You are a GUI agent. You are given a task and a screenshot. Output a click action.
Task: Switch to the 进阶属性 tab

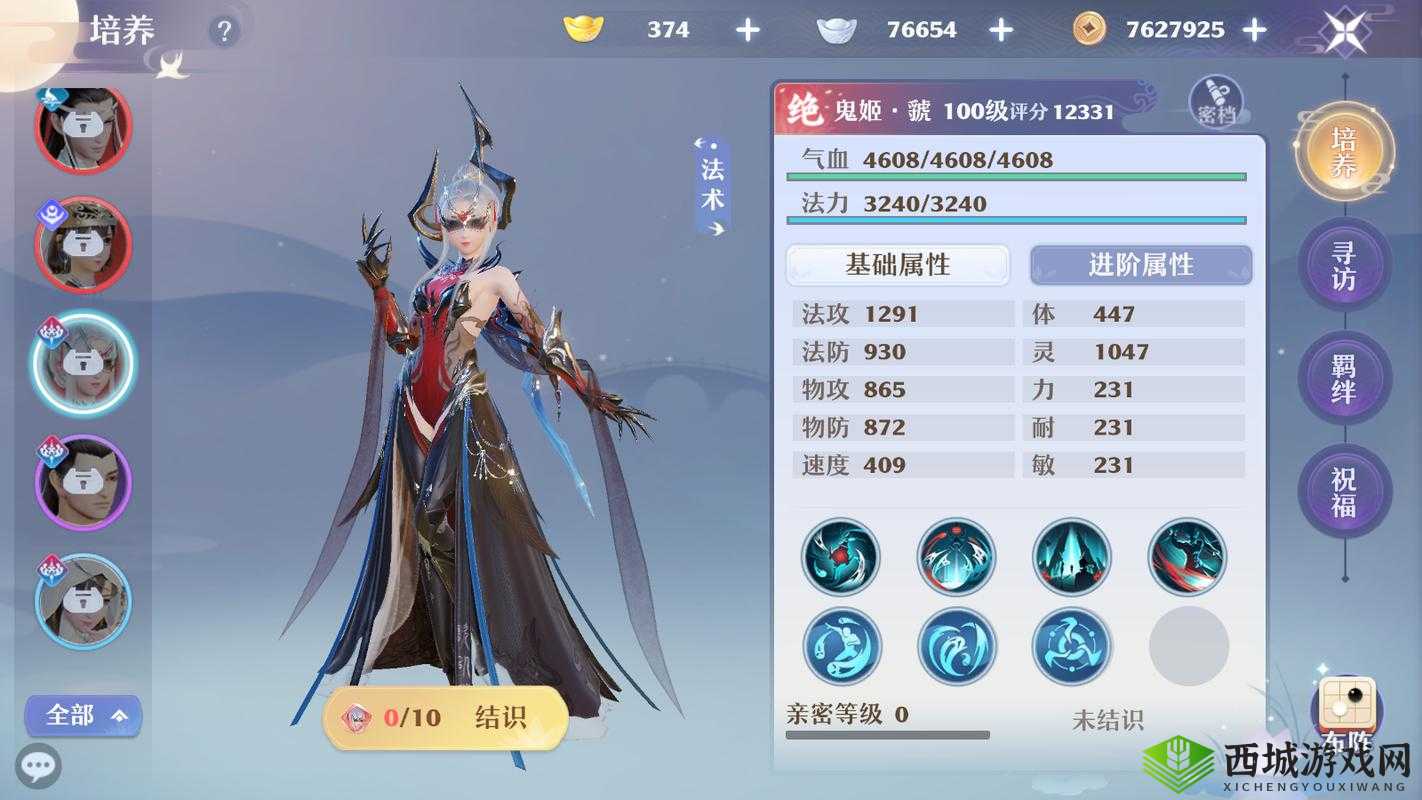1140,264
